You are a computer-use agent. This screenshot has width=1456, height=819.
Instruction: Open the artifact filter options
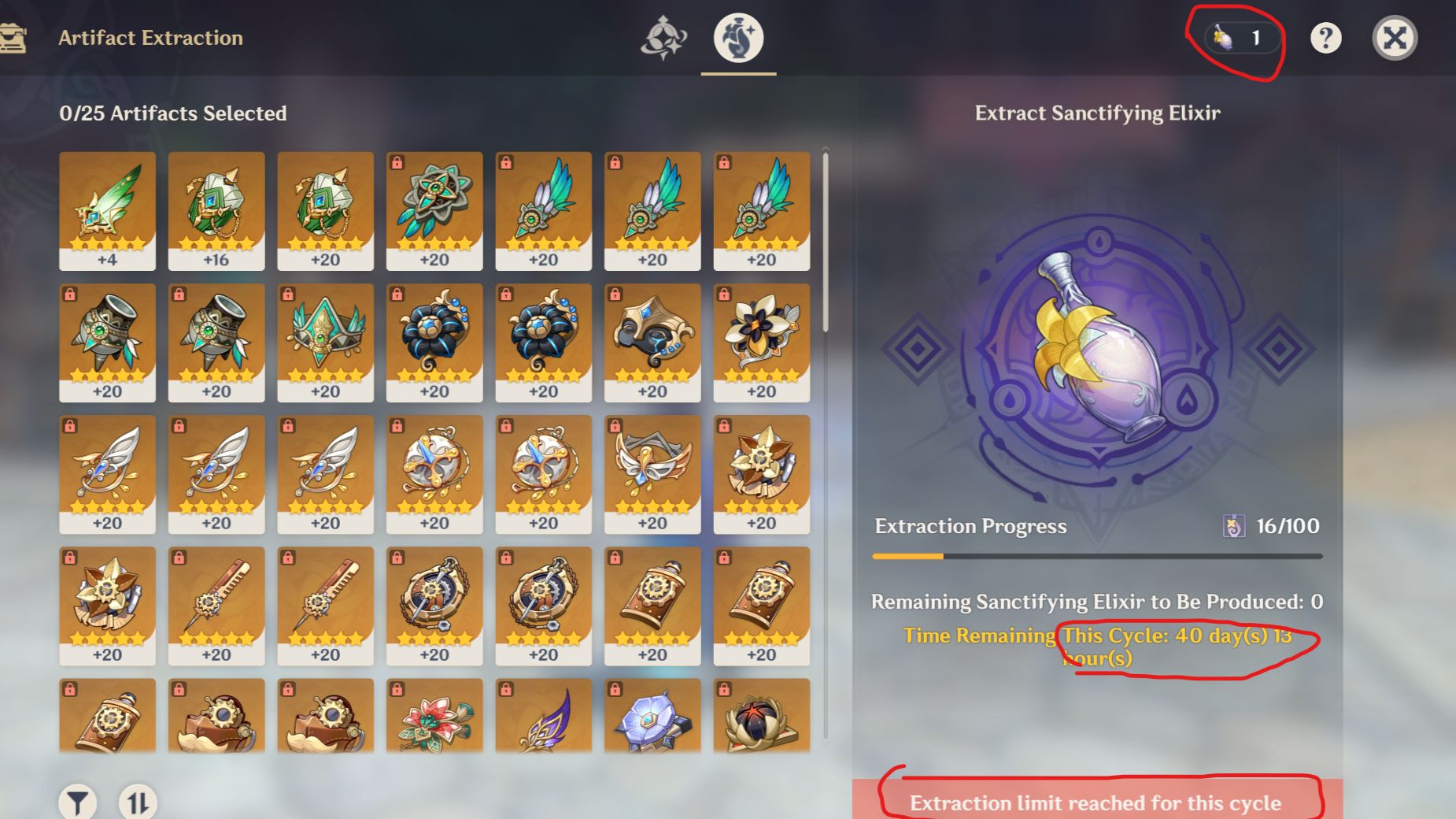click(x=76, y=802)
